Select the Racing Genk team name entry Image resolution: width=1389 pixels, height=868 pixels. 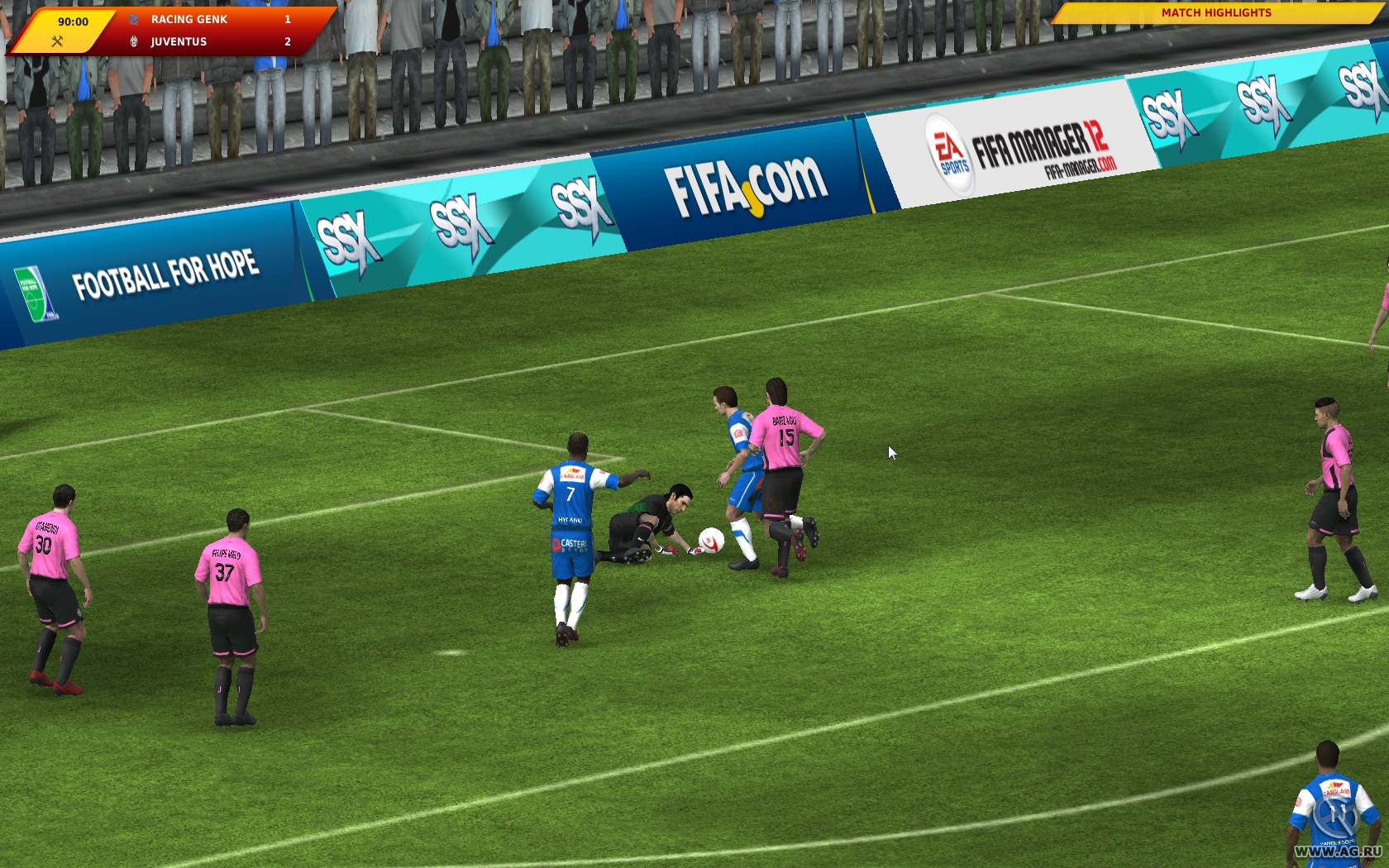189,19
